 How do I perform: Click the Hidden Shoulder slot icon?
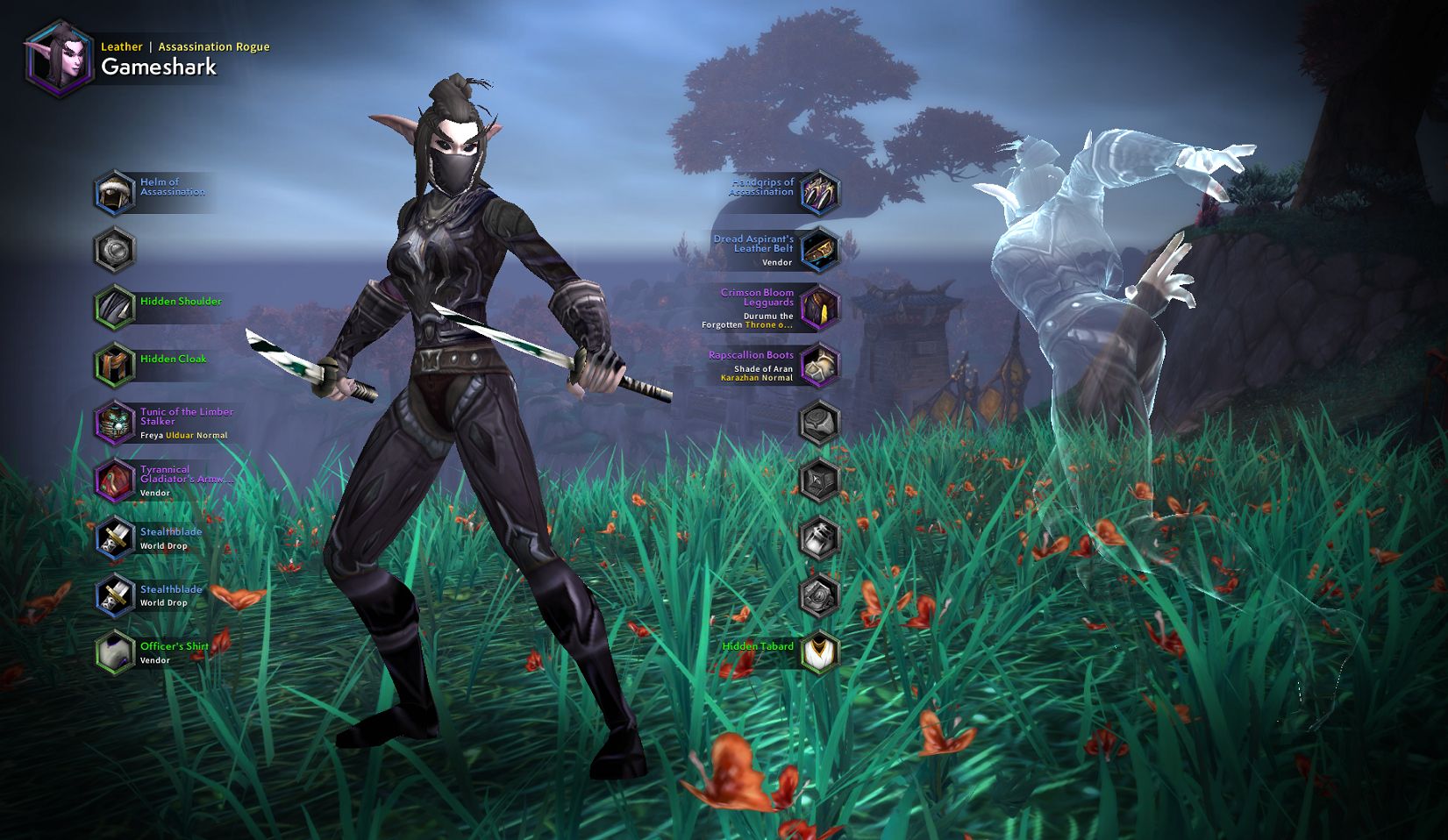[114, 307]
